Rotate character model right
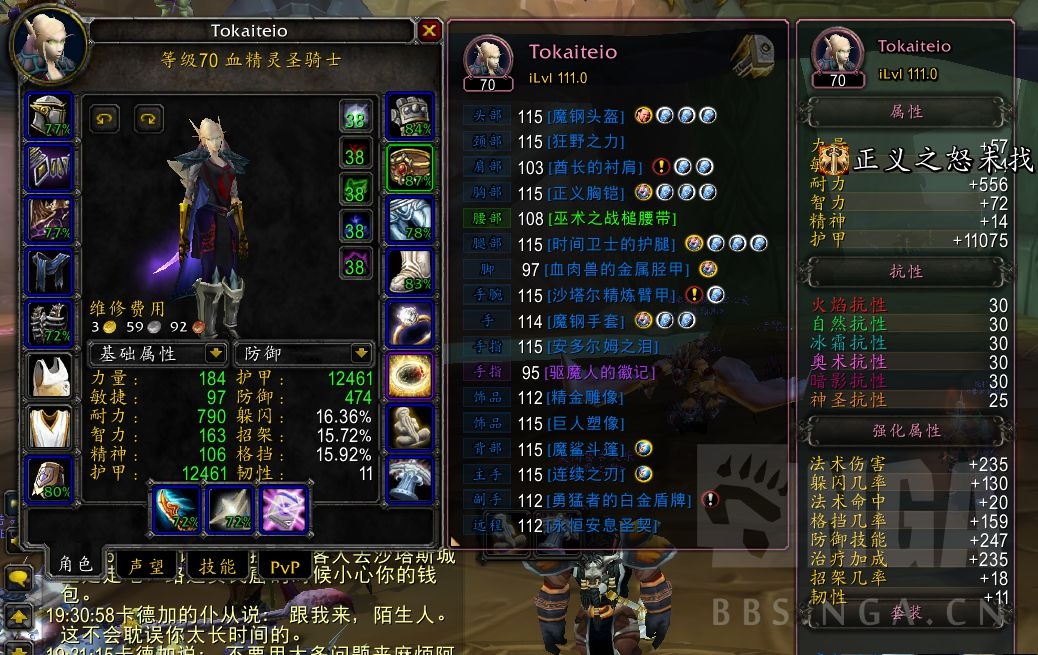Viewport: 1038px width, 655px height. [x=149, y=118]
